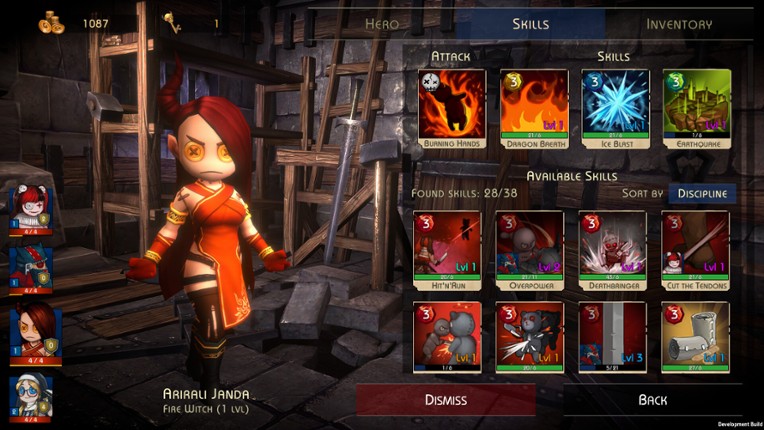Pick the Earthquake skill card

pyautogui.click(x=697, y=104)
